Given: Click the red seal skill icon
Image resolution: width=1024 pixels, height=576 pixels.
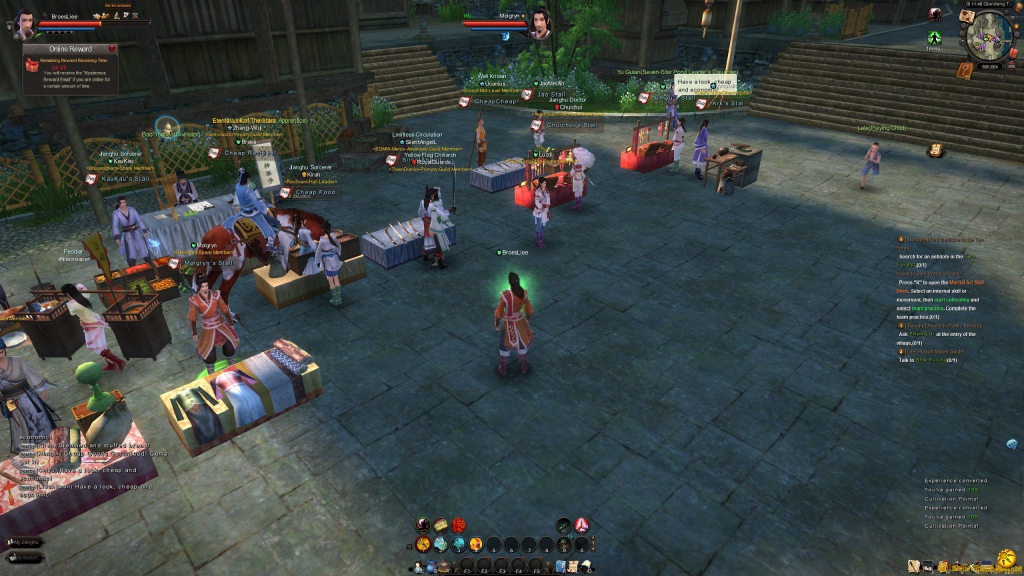Looking at the screenshot, I should click(x=458, y=525).
